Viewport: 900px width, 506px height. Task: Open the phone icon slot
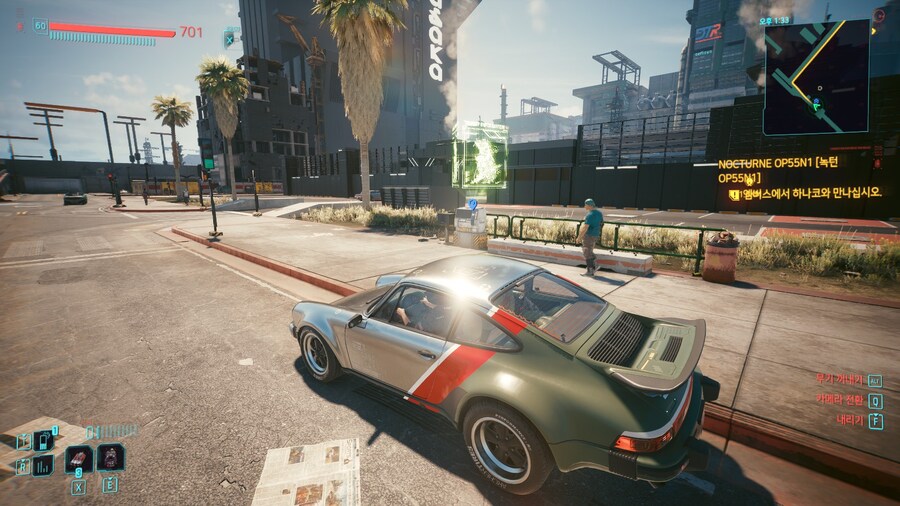(x=44, y=440)
